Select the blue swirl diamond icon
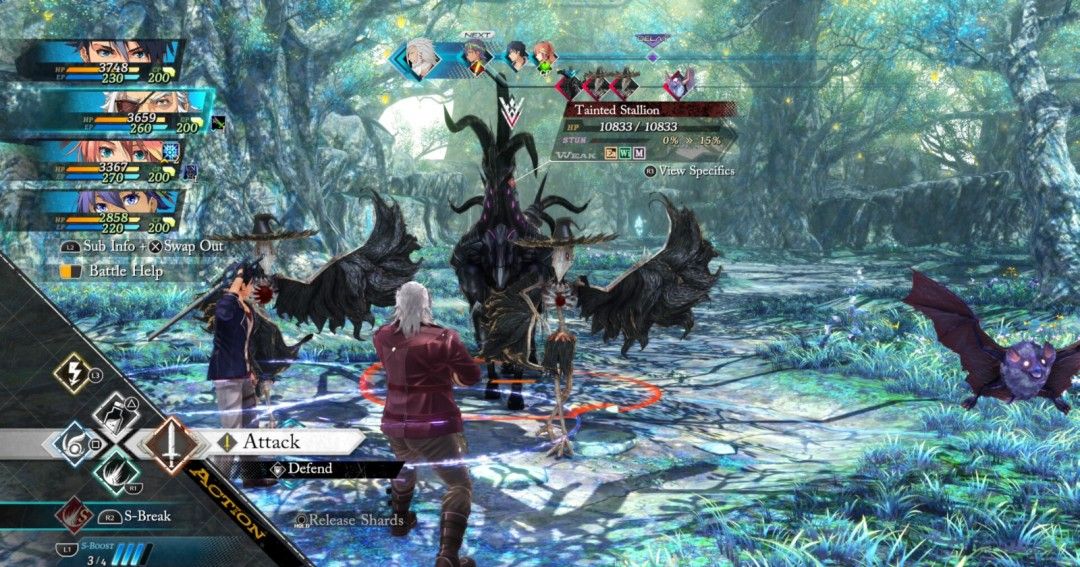This screenshot has height=567, width=1080. tap(72, 443)
